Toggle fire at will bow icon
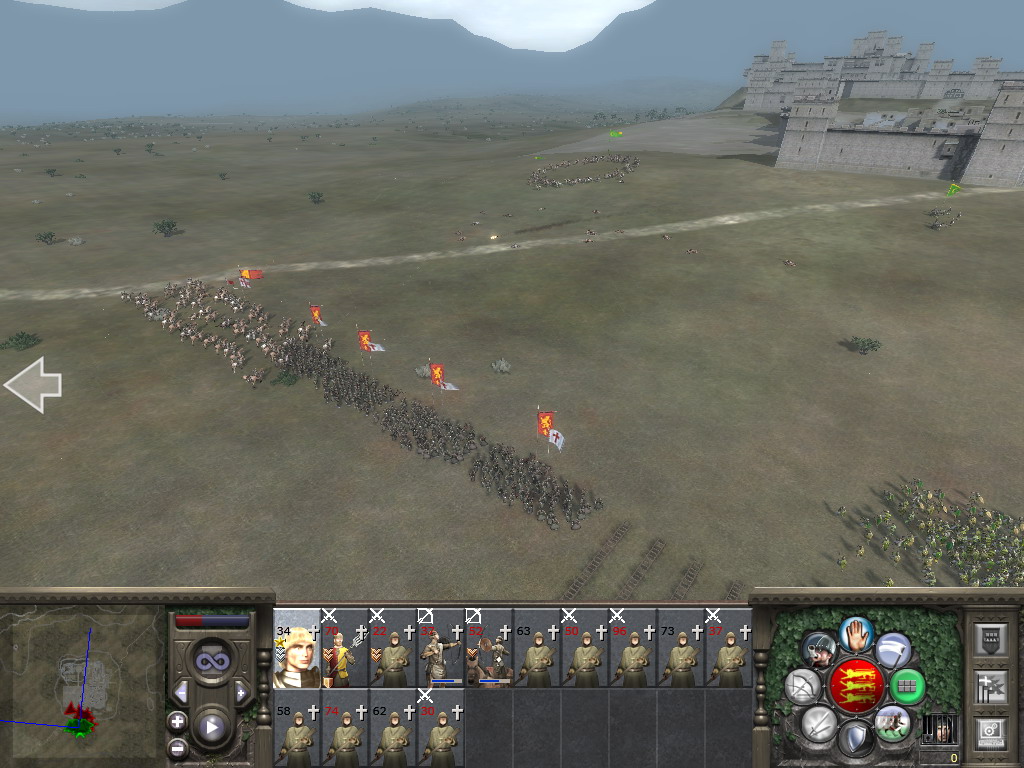Screen dimensions: 1024x768 [802, 686]
